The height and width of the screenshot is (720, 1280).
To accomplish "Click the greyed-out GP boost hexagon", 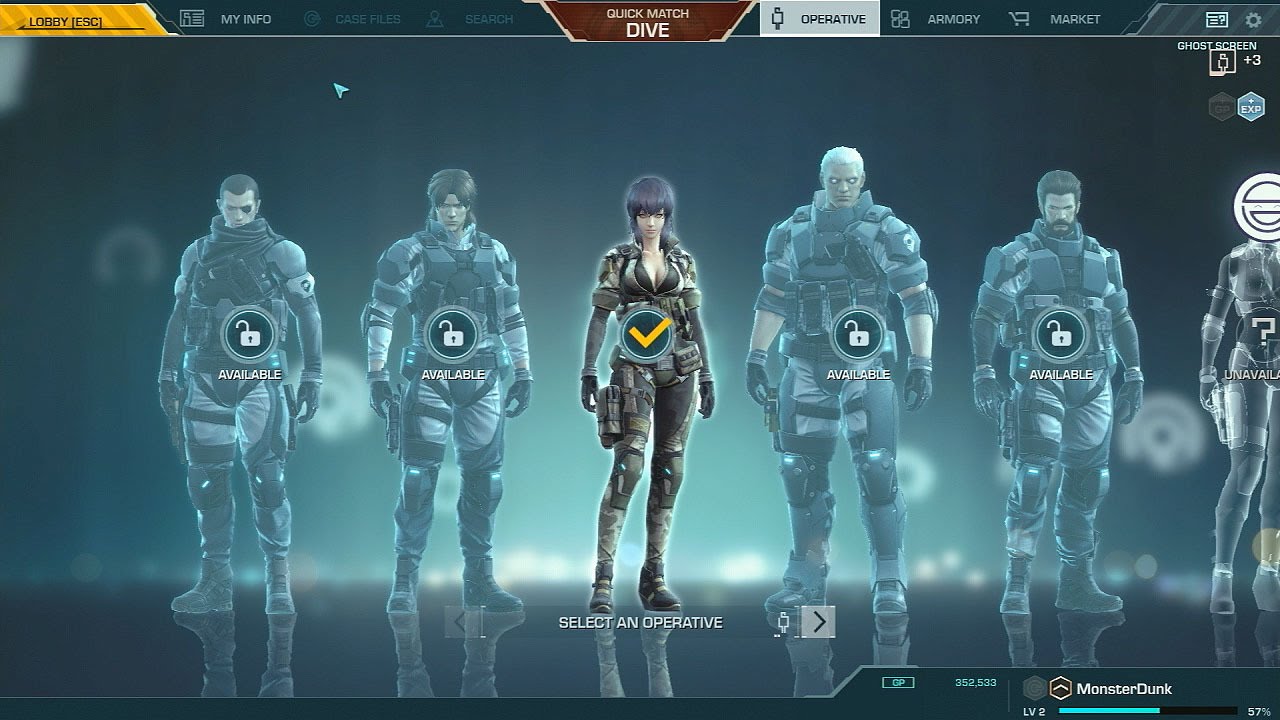I will [1222, 106].
